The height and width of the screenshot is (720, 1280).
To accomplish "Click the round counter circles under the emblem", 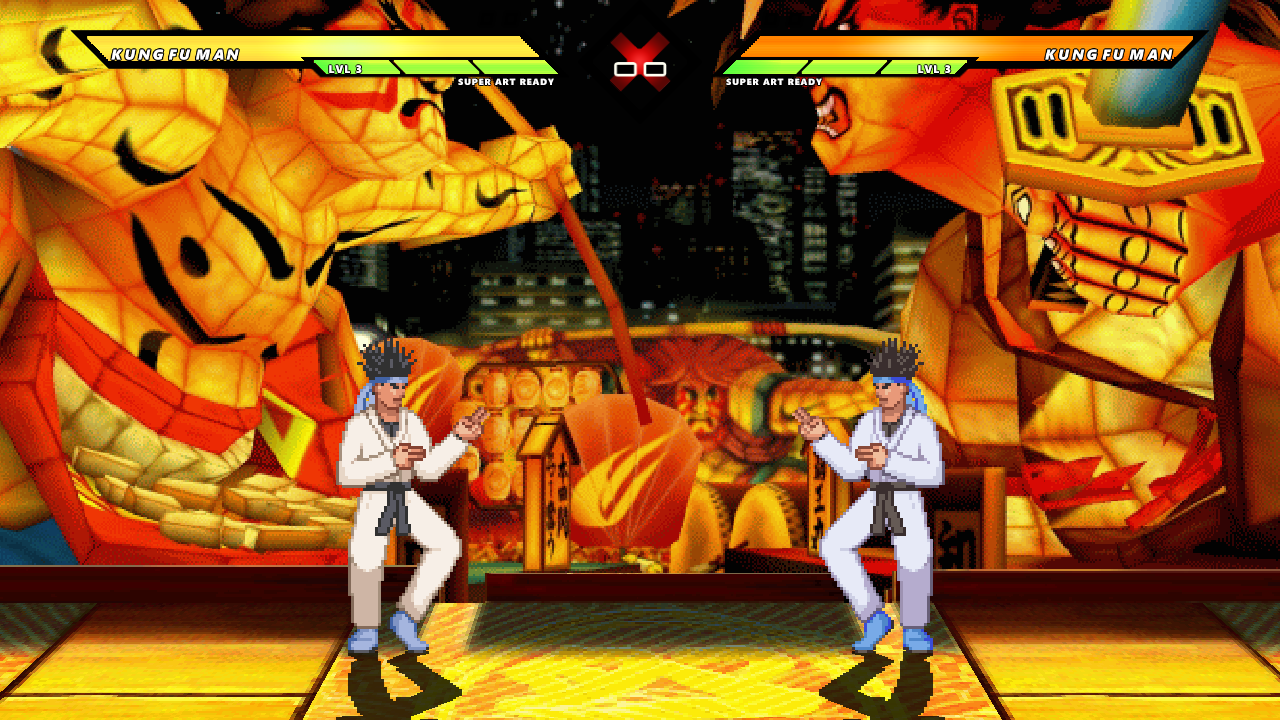I will click(641, 70).
